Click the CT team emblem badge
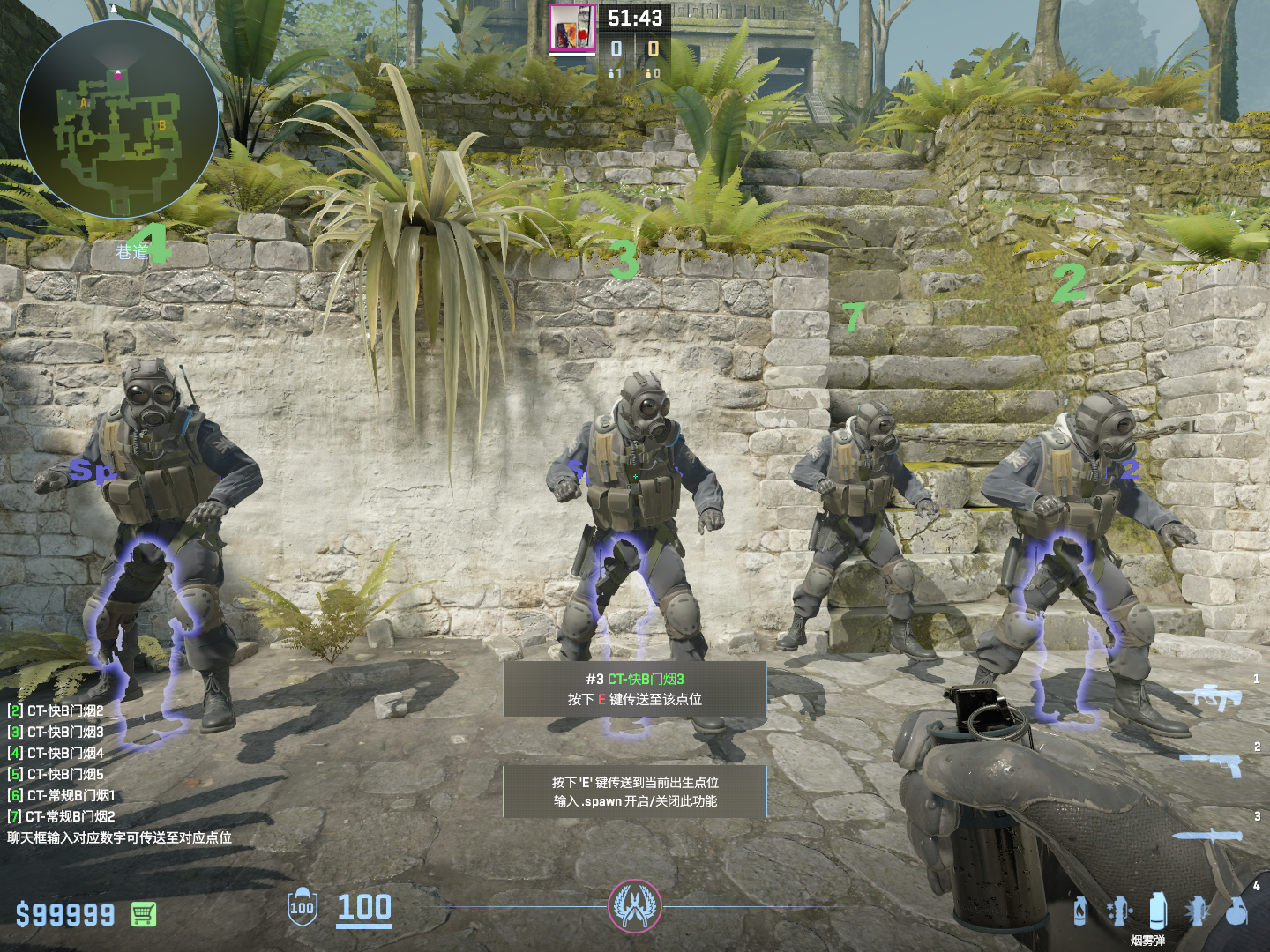1270x952 pixels. (x=634, y=906)
